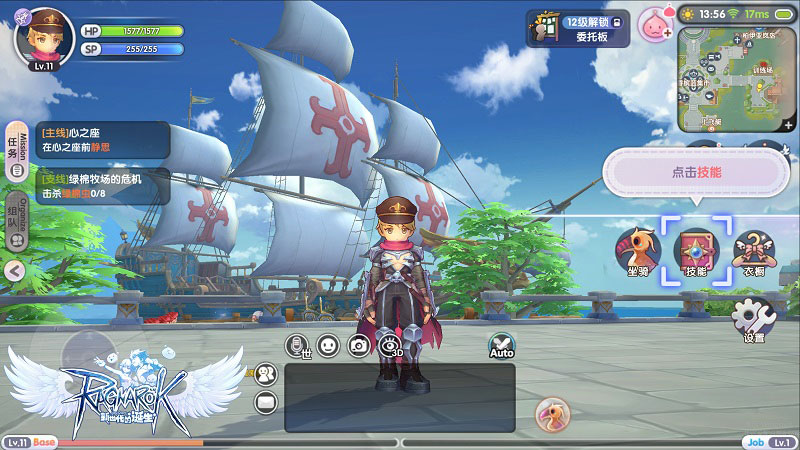Toggle the 3D eye view mode
Viewport: 800px width, 450px height.
(x=390, y=346)
